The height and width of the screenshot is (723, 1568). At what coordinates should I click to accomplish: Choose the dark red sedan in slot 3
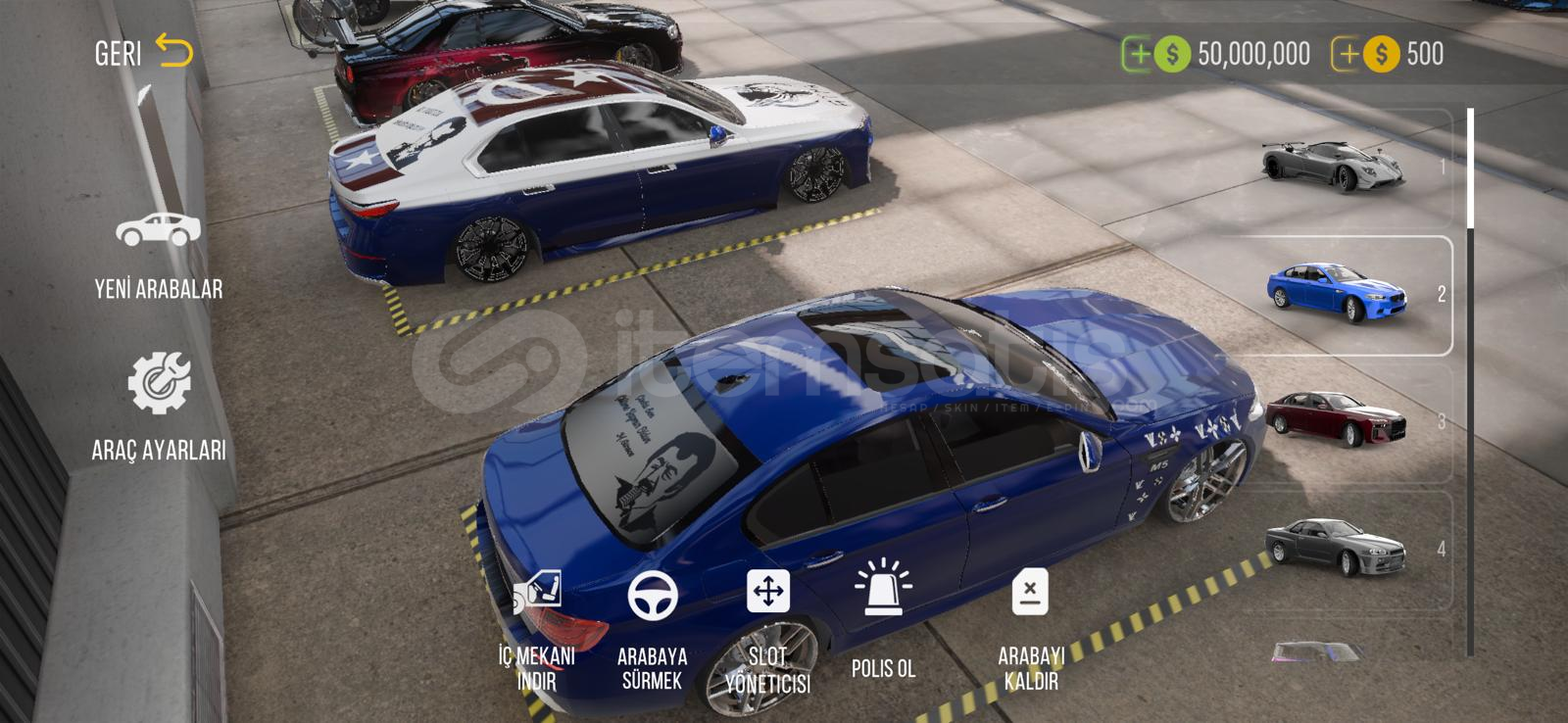(1335, 421)
